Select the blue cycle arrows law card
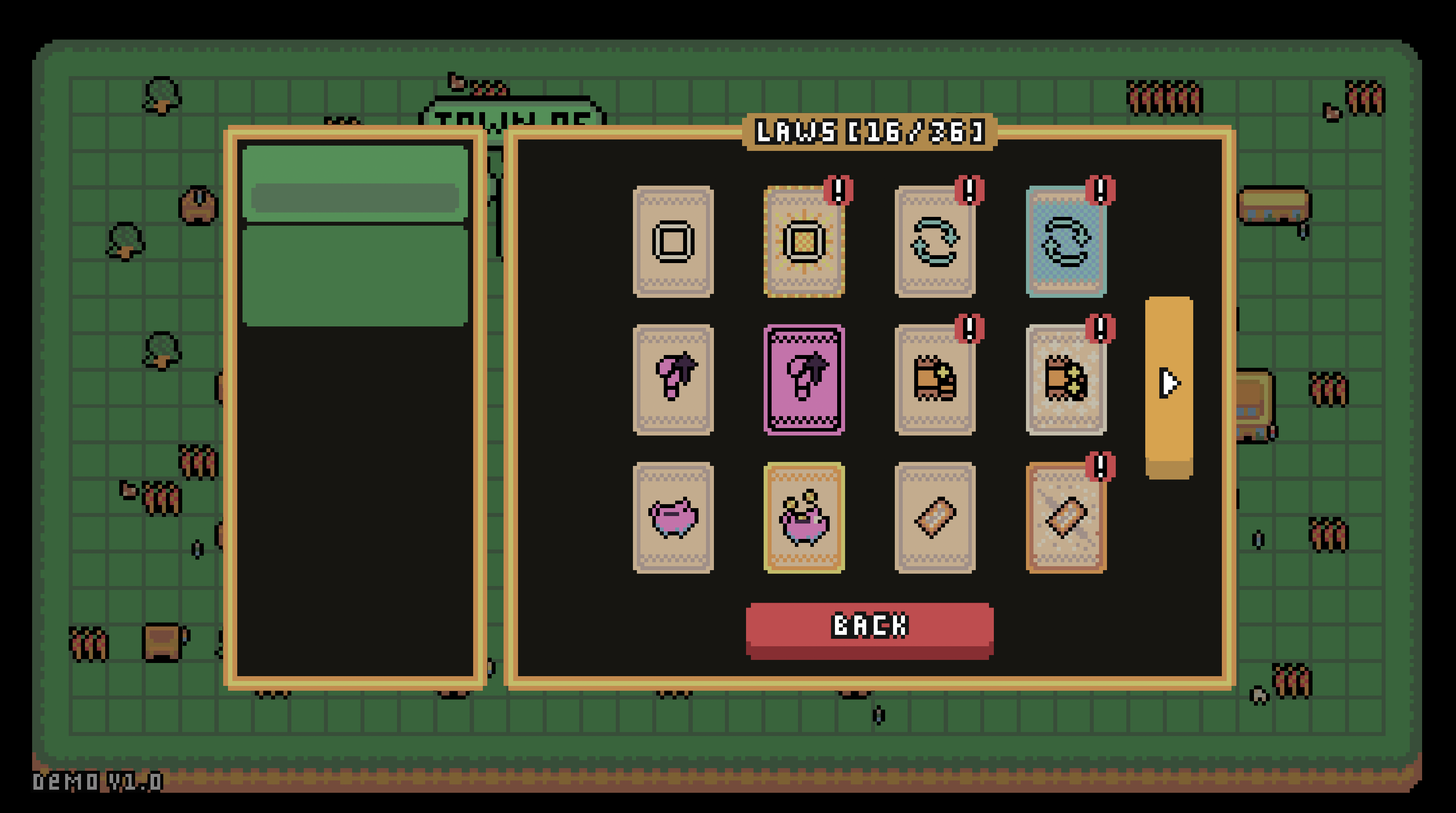Screen dimensions: 1456x813 (x=1066, y=241)
